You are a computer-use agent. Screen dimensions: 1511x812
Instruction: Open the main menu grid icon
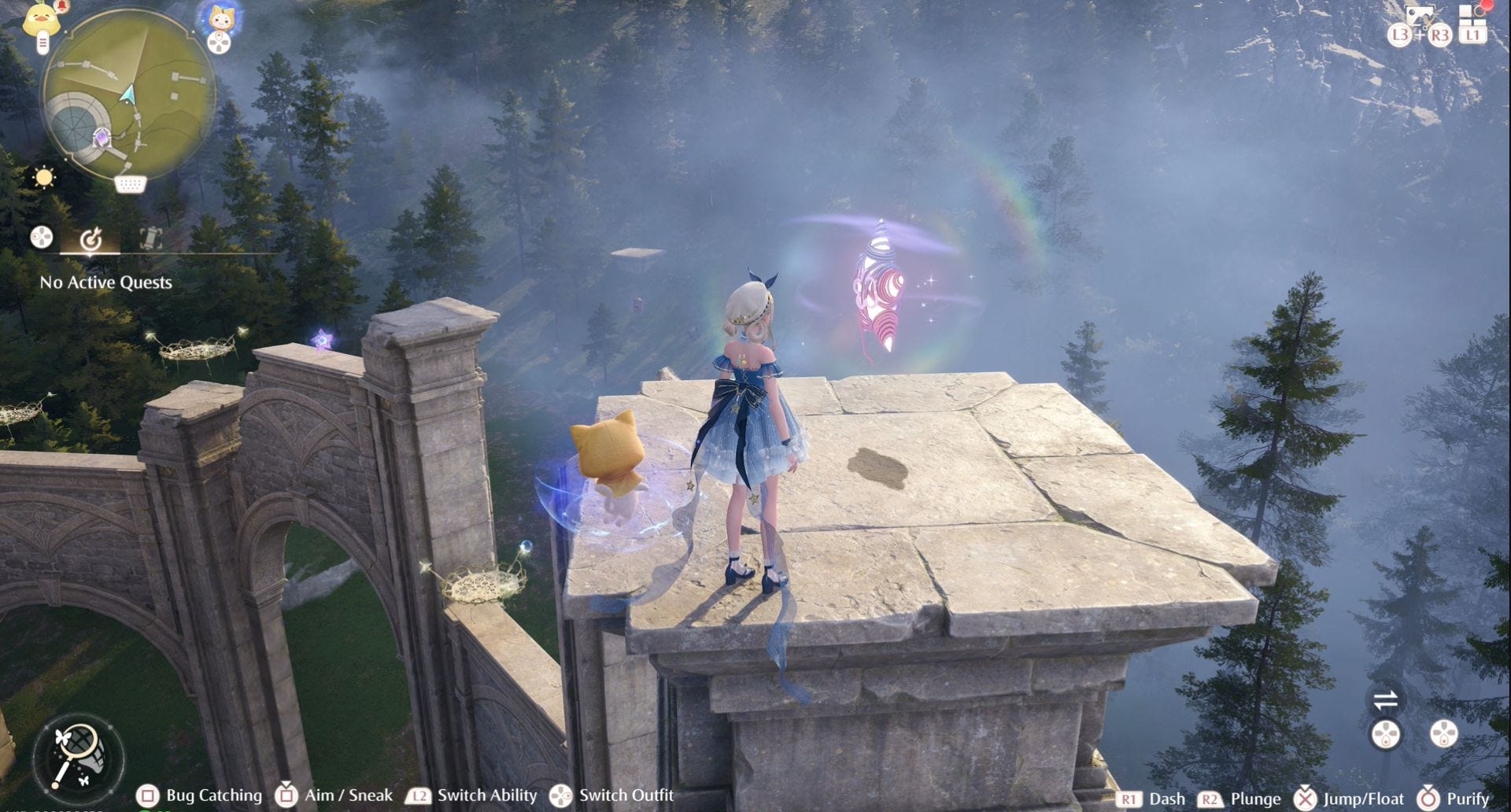pos(1471,16)
